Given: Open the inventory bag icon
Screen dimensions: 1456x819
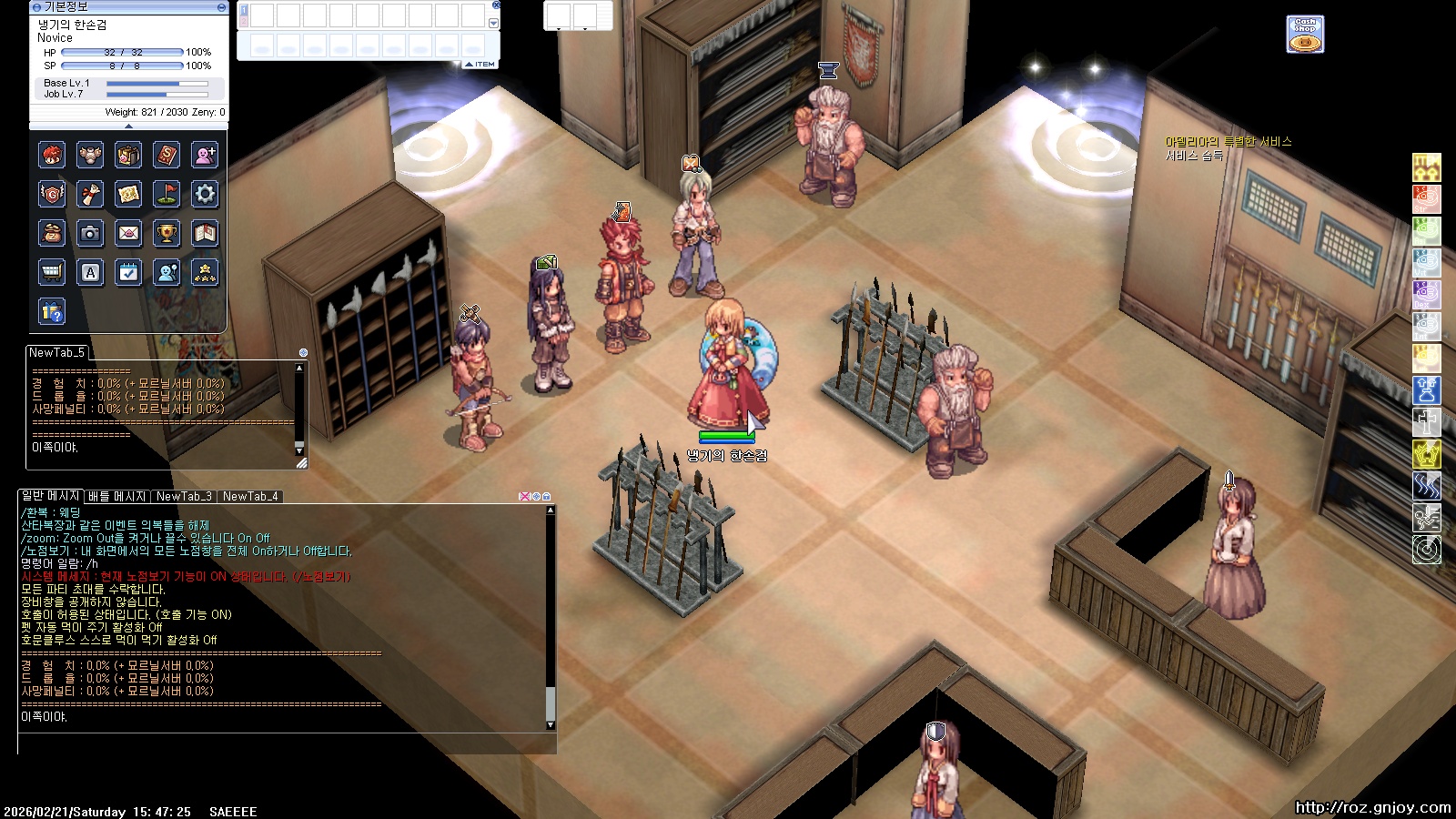Looking at the screenshot, I should click(128, 155).
